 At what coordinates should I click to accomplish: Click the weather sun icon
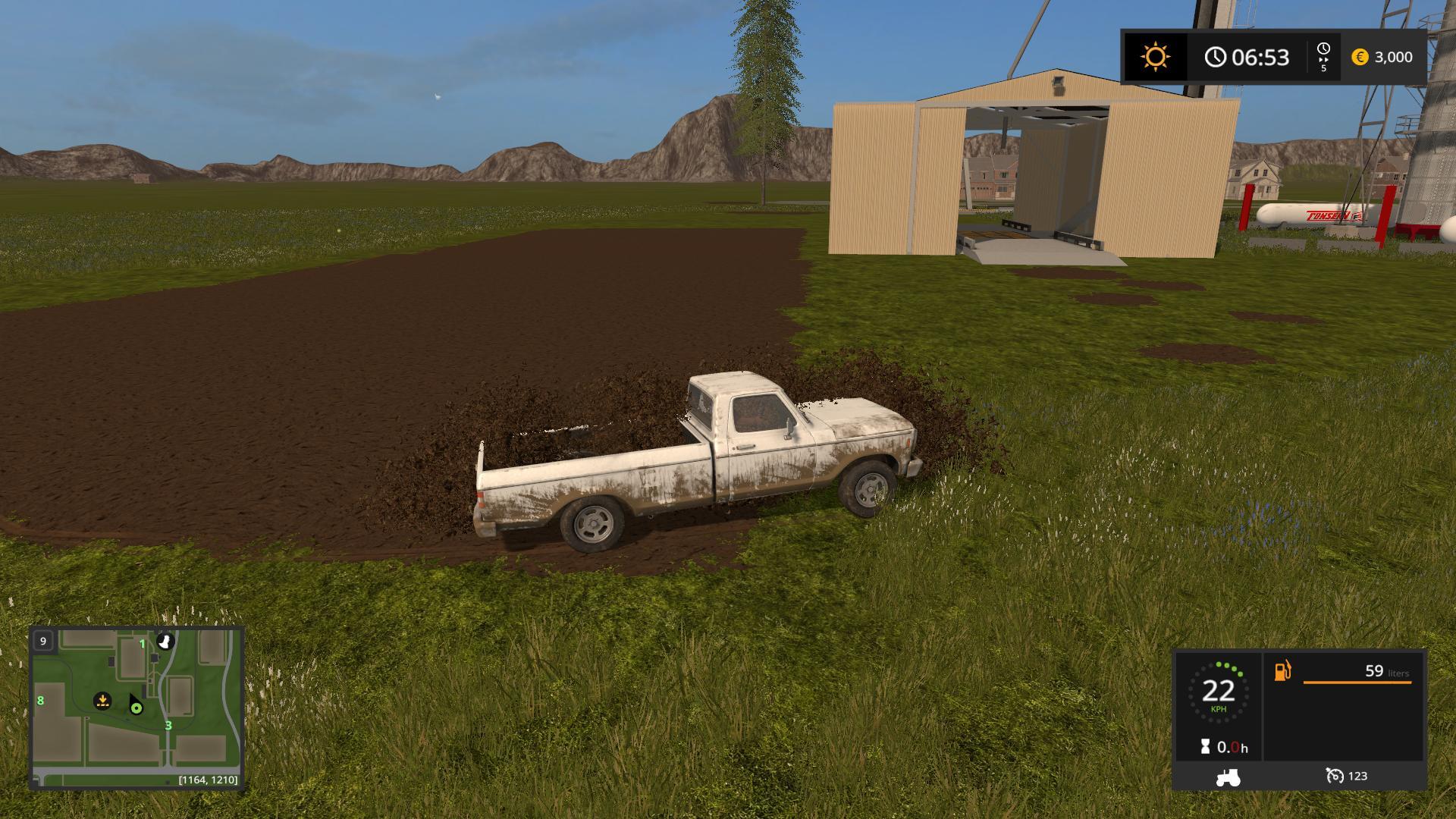tap(1155, 57)
